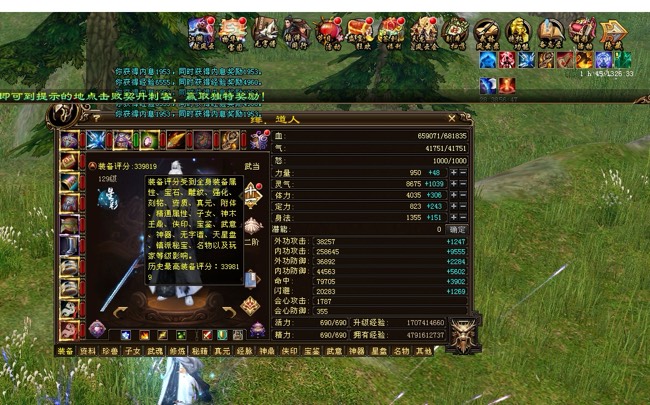The height and width of the screenshot is (405, 650).
Task: Confirm attribute points with 确定 button
Action: pos(457,229)
